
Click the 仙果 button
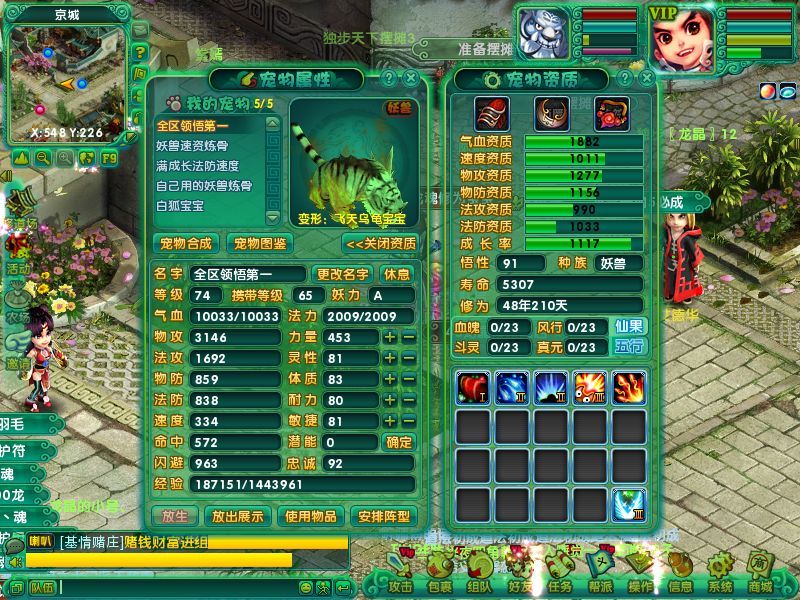[629, 326]
